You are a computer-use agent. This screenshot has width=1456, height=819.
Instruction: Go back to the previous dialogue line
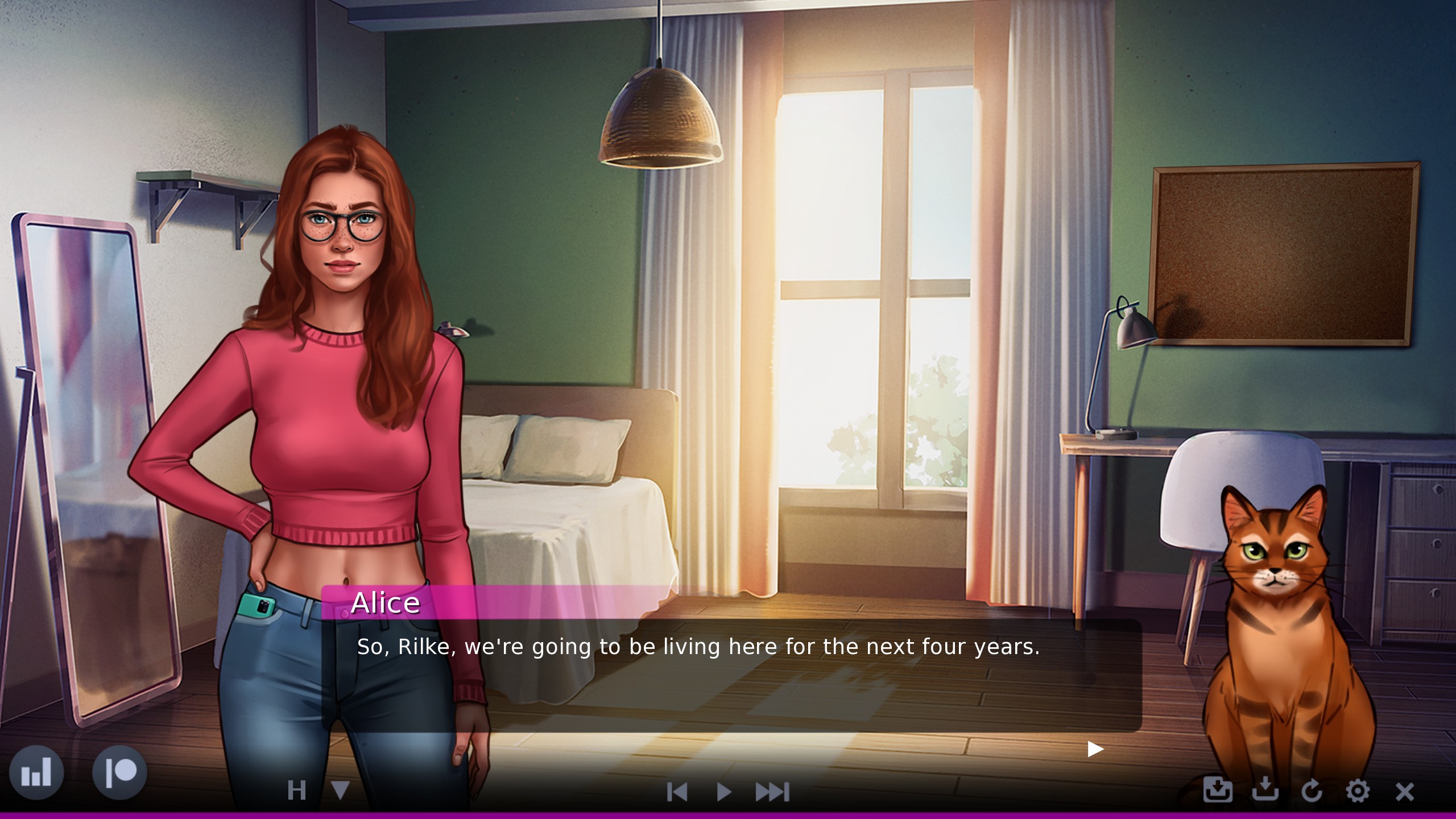(677, 792)
